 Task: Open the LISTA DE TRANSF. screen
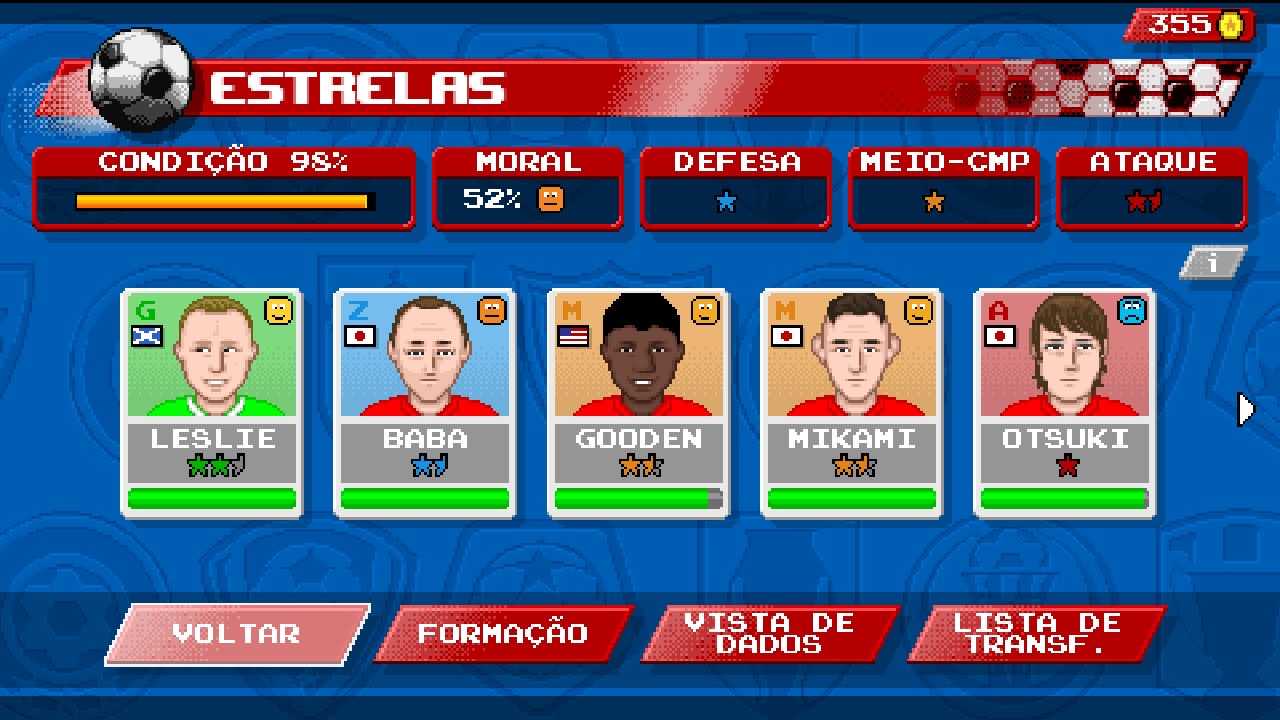point(1035,632)
